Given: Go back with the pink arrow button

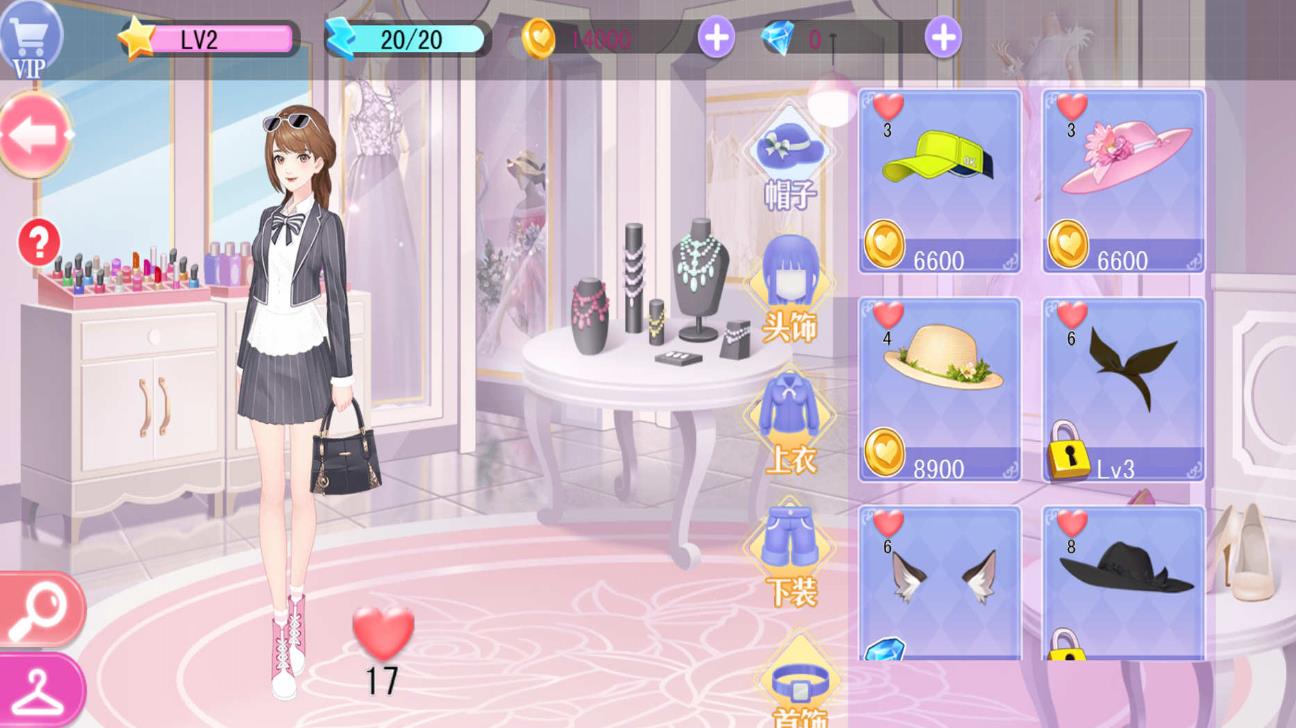Looking at the screenshot, I should 35,135.
